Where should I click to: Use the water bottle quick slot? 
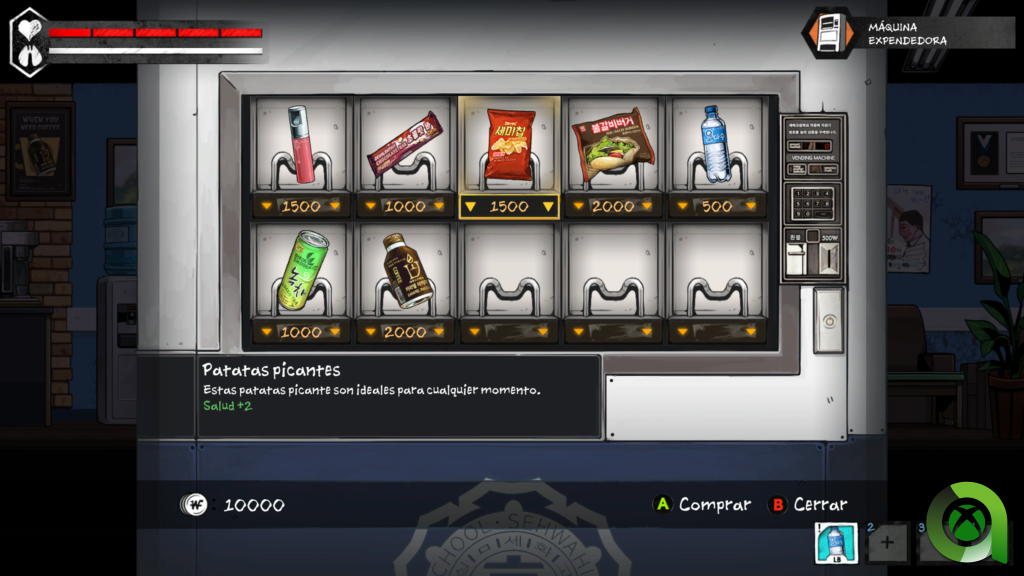[837, 544]
